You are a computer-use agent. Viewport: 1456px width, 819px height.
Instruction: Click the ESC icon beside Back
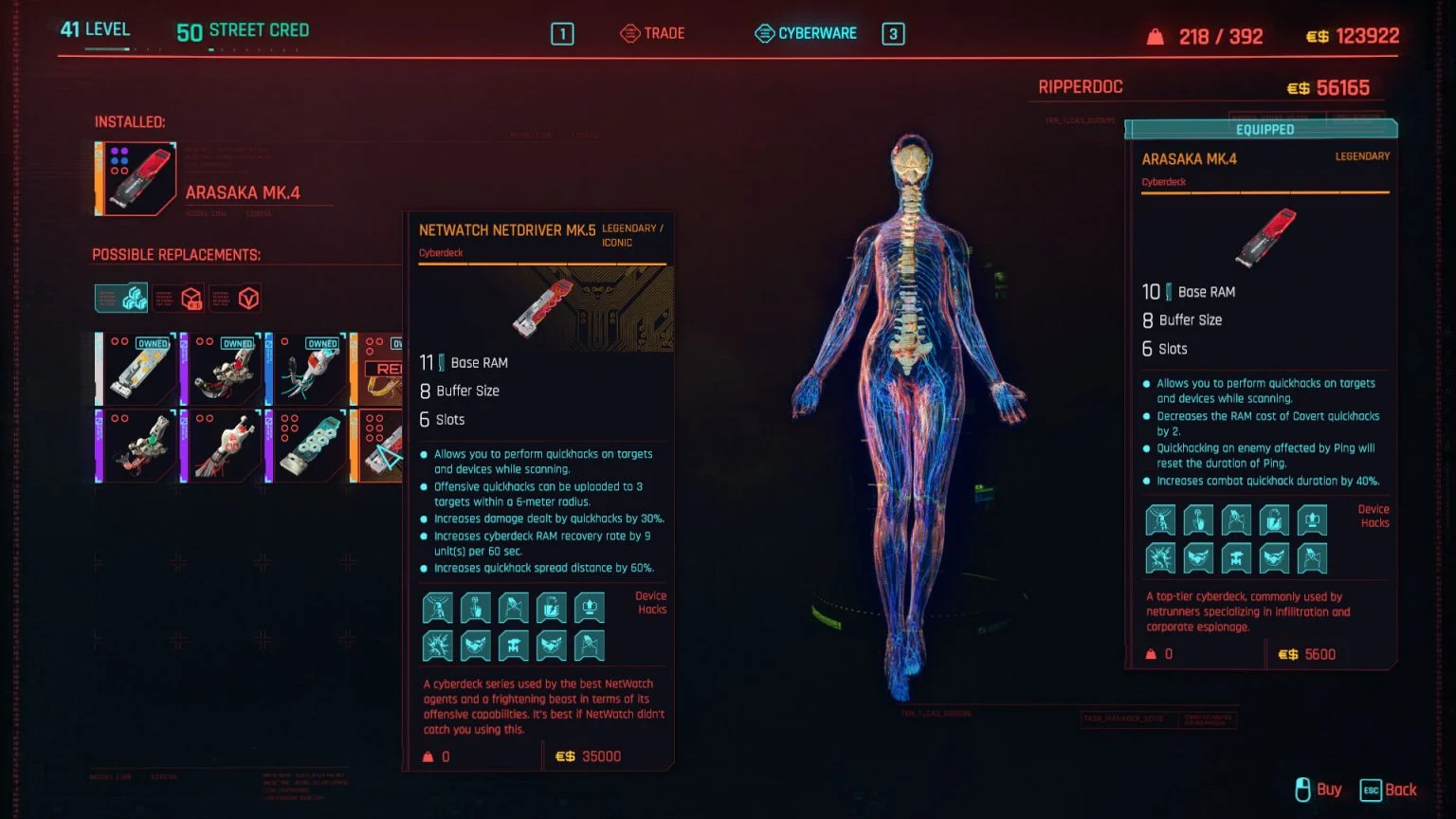coord(1369,790)
